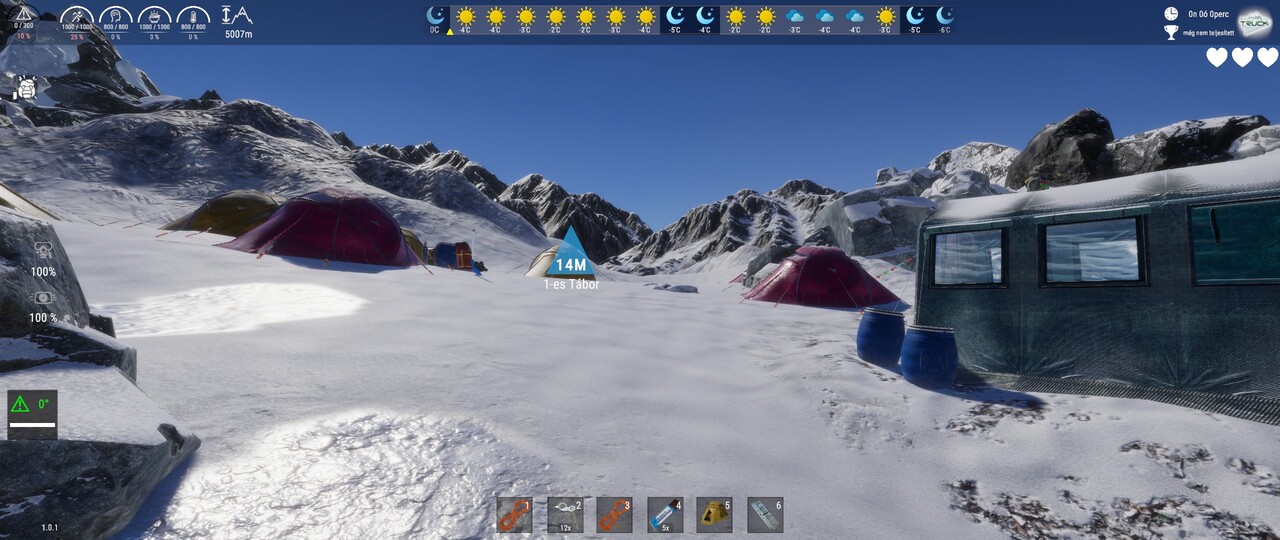Viewport: 1280px width, 540px height.
Task: Select the orange rope in hotbar slot 3
Action: coord(614,515)
